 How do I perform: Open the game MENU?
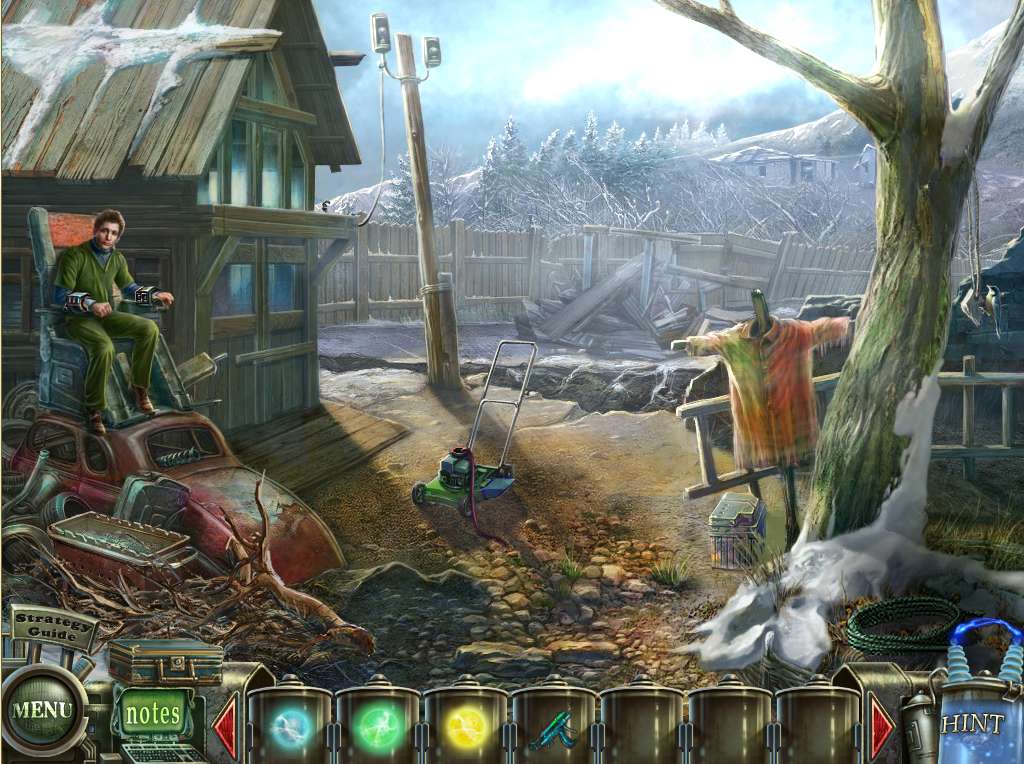pos(42,711)
